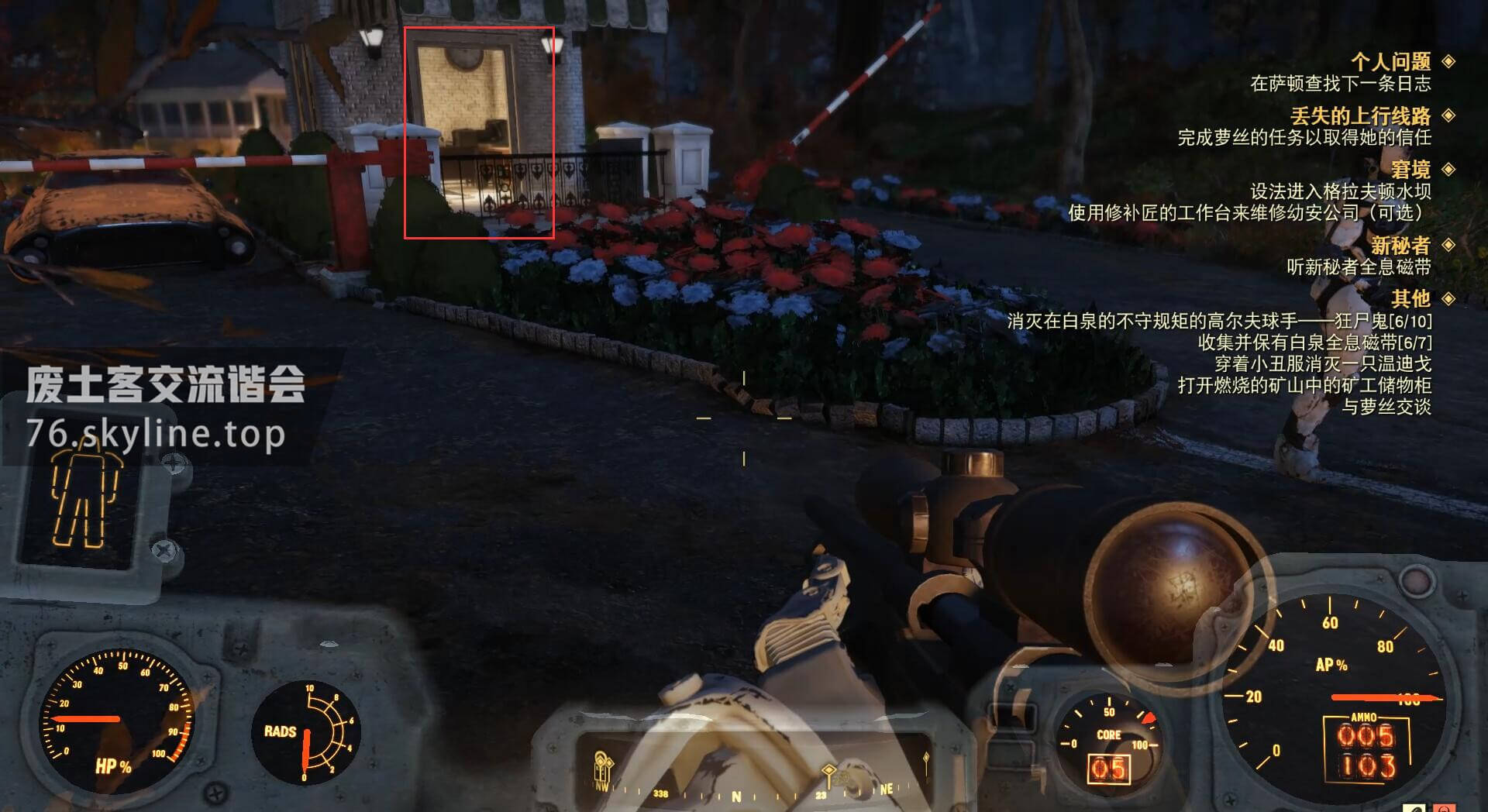Open the 窘境 quest in the tracker
The image size is (1488, 812).
point(1410,170)
